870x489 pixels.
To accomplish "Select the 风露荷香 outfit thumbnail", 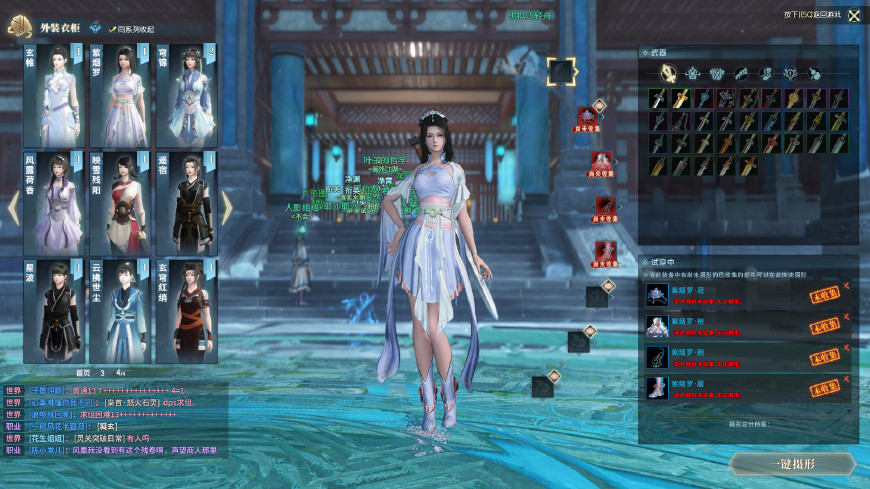I will tap(52, 202).
